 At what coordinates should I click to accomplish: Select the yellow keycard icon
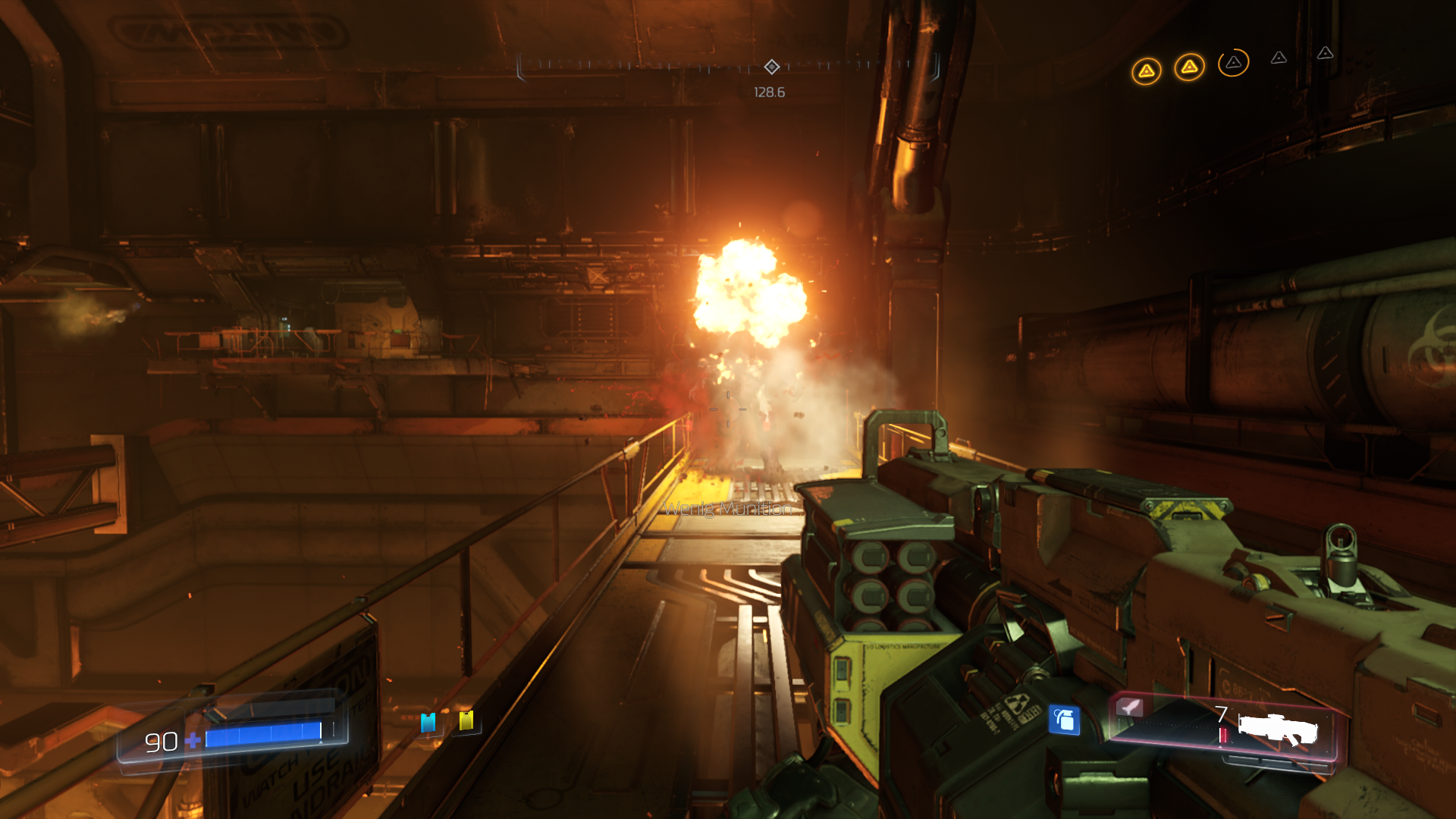(x=466, y=720)
